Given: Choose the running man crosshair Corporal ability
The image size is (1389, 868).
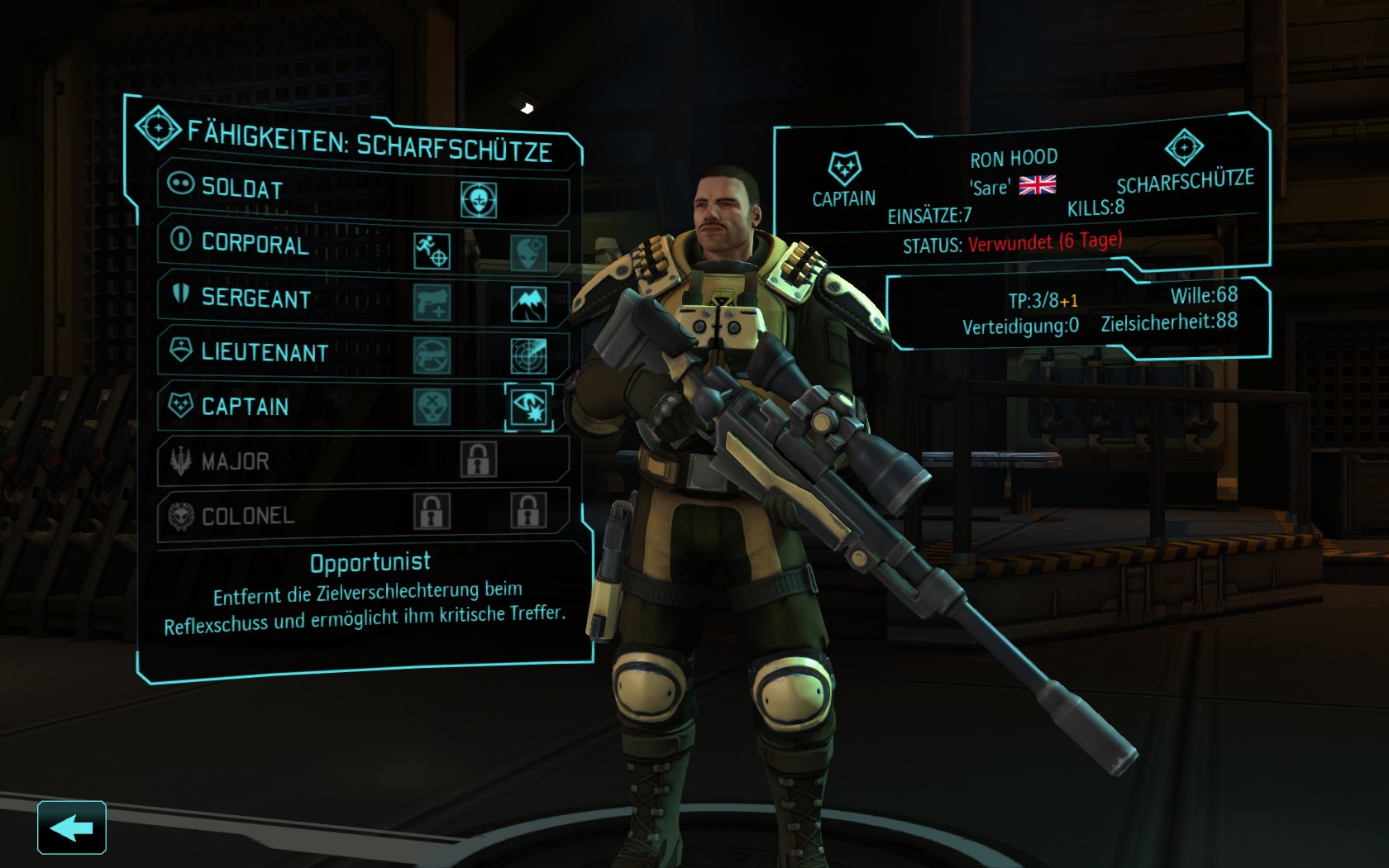Looking at the screenshot, I should tap(432, 251).
